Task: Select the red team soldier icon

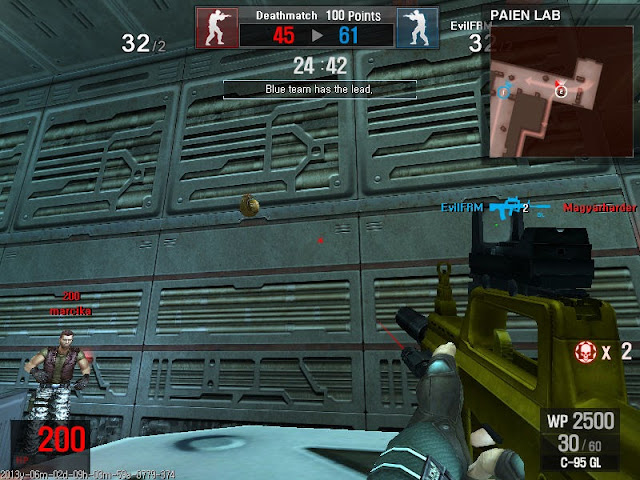Action: point(213,27)
